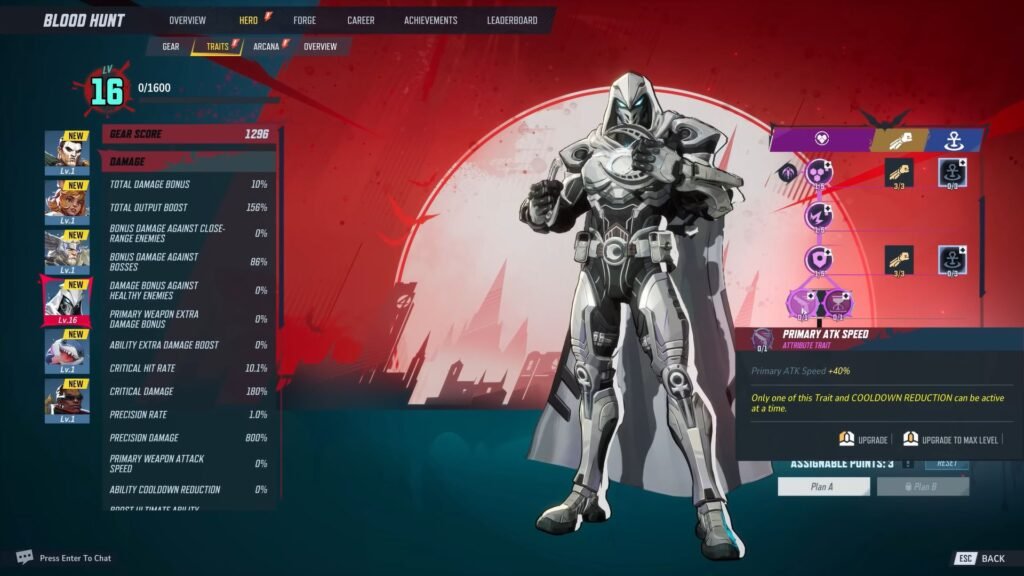Image resolution: width=1024 pixels, height=576 pixels.
Task: Click the Upgrade button in the trait tooltip
Action: 864,439
